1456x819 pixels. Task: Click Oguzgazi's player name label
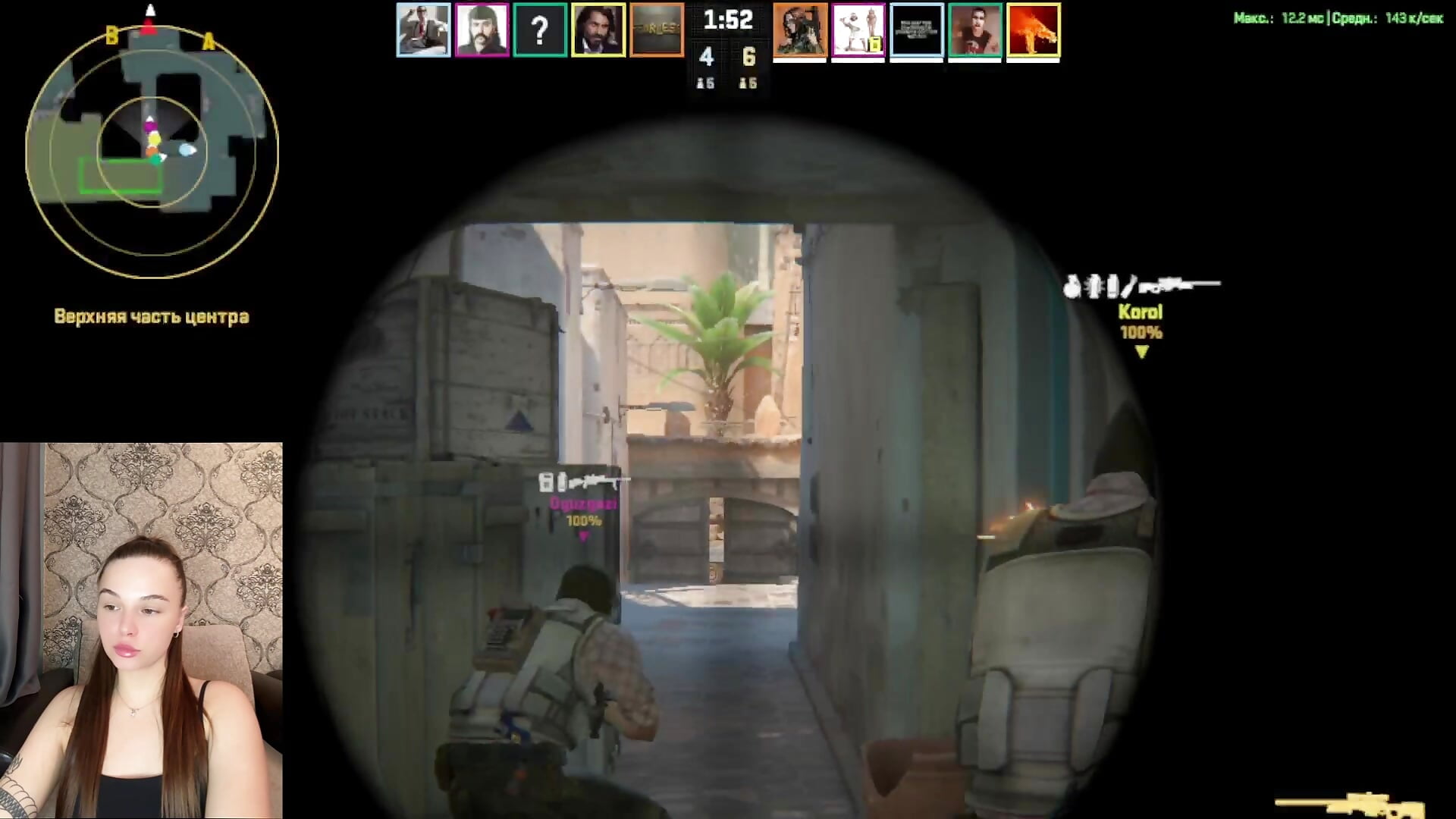point(582,502)
